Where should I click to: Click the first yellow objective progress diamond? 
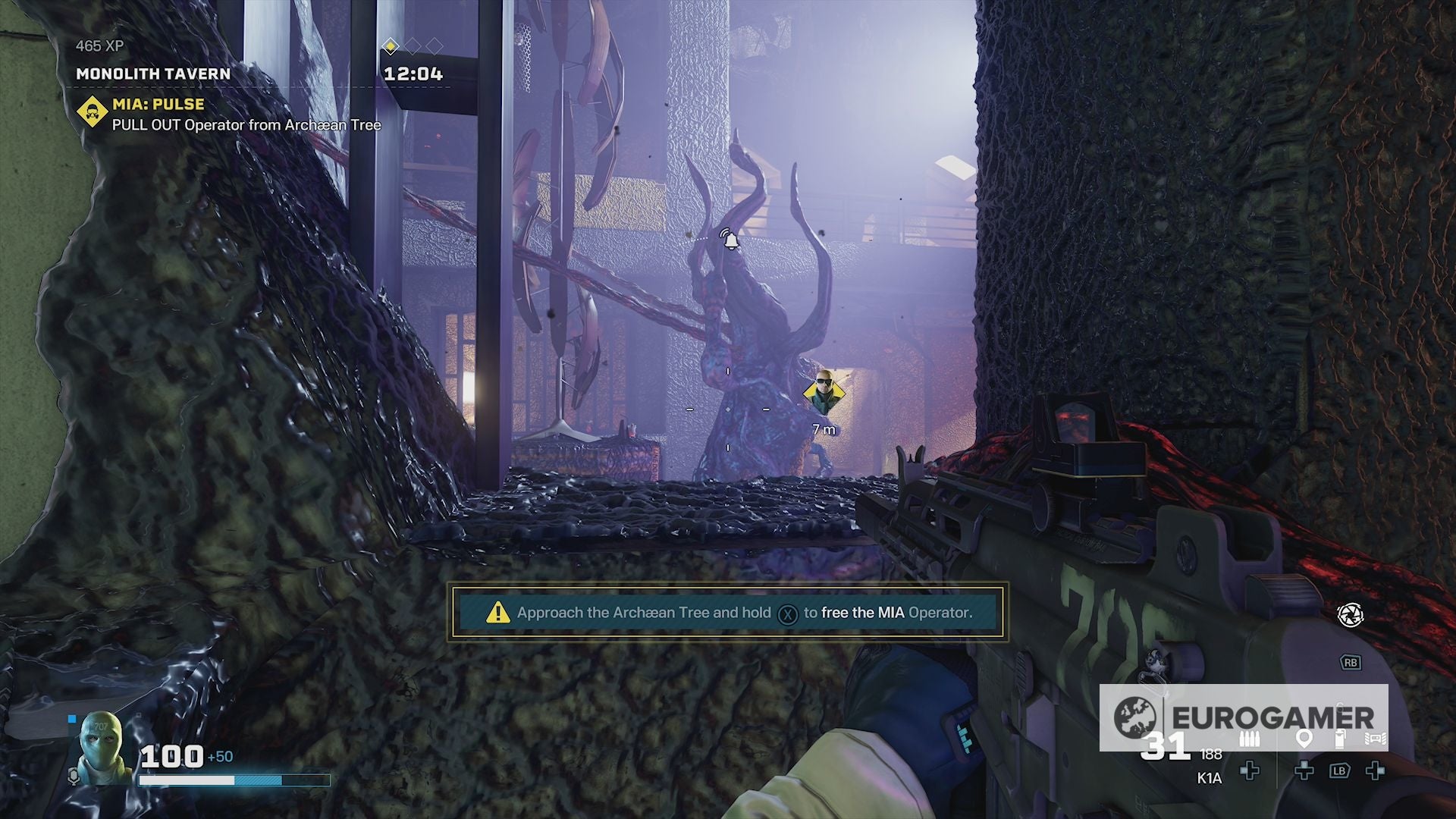point(390,47)
